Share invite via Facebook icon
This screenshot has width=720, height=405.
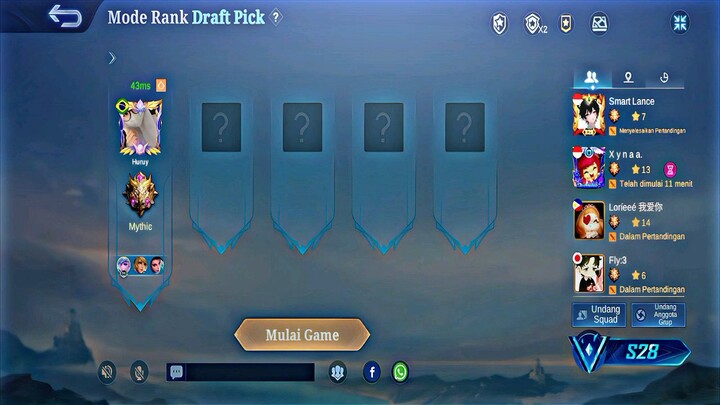(x=372, y=372)
